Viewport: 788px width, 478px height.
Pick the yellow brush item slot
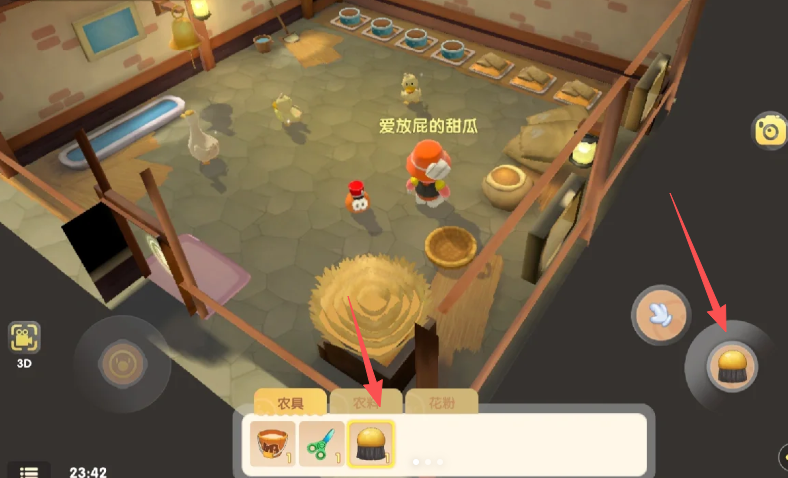tap(371, 444)
